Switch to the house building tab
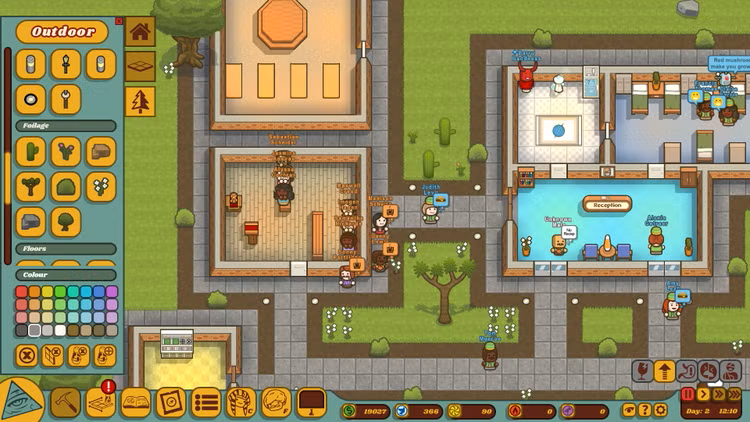This screenshot has height=422, width=750. pyautogui.click(x=140, y=31)
